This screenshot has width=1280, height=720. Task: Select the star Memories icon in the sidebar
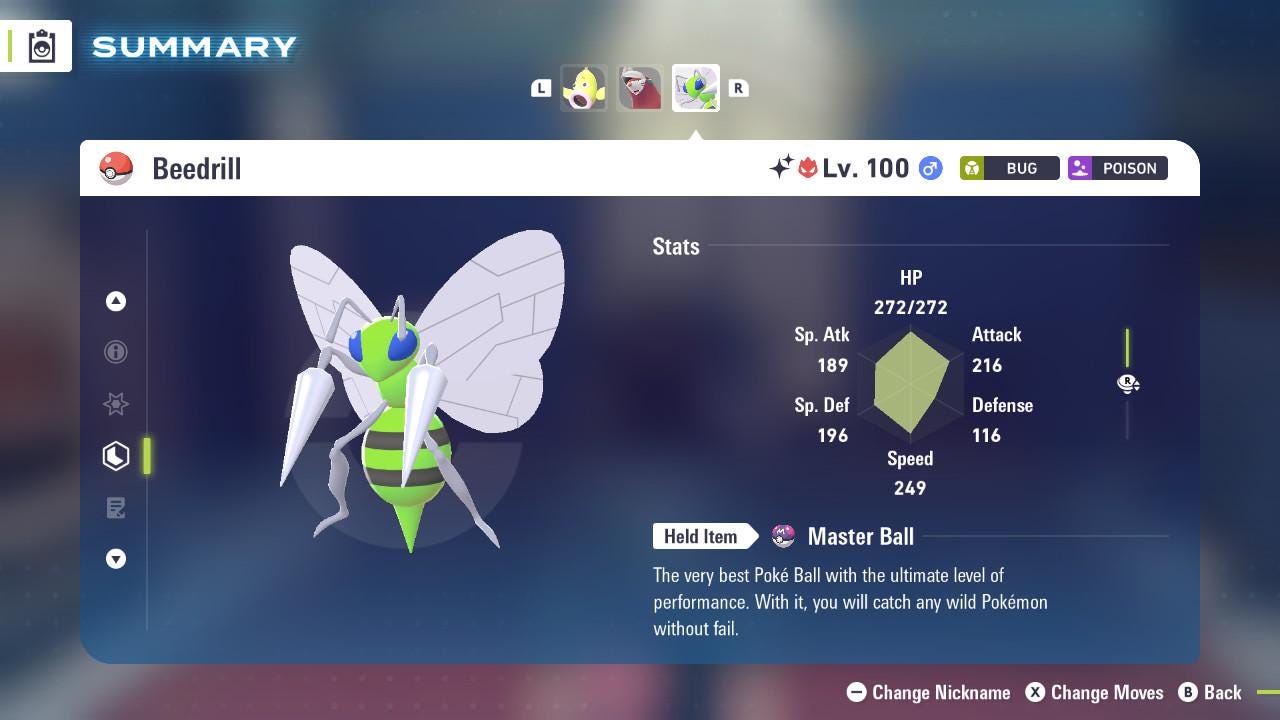click(x=116, y=404)
